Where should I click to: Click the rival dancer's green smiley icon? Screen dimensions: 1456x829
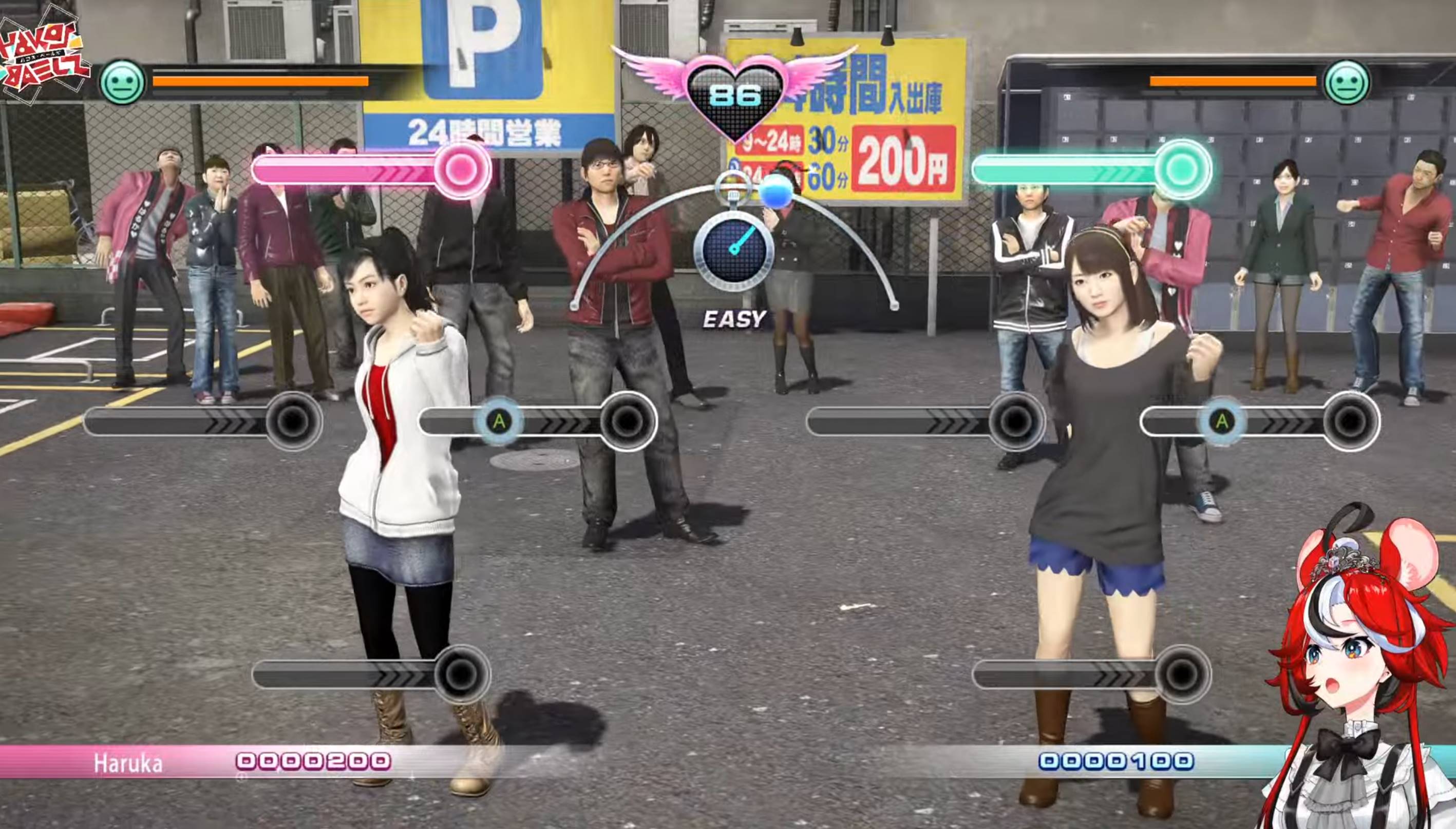1347,83
